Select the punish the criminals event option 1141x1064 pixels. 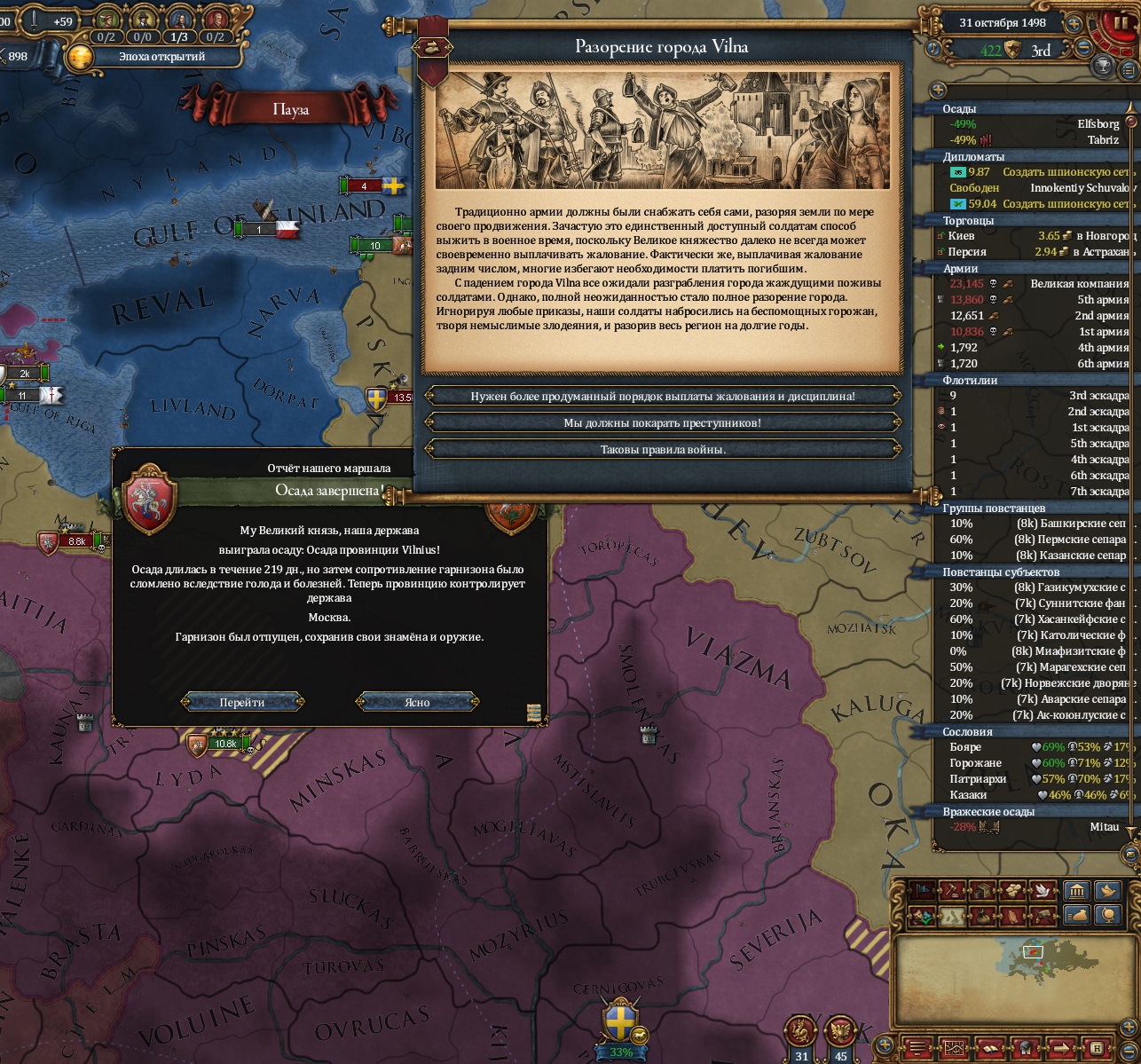coord(663,423)
